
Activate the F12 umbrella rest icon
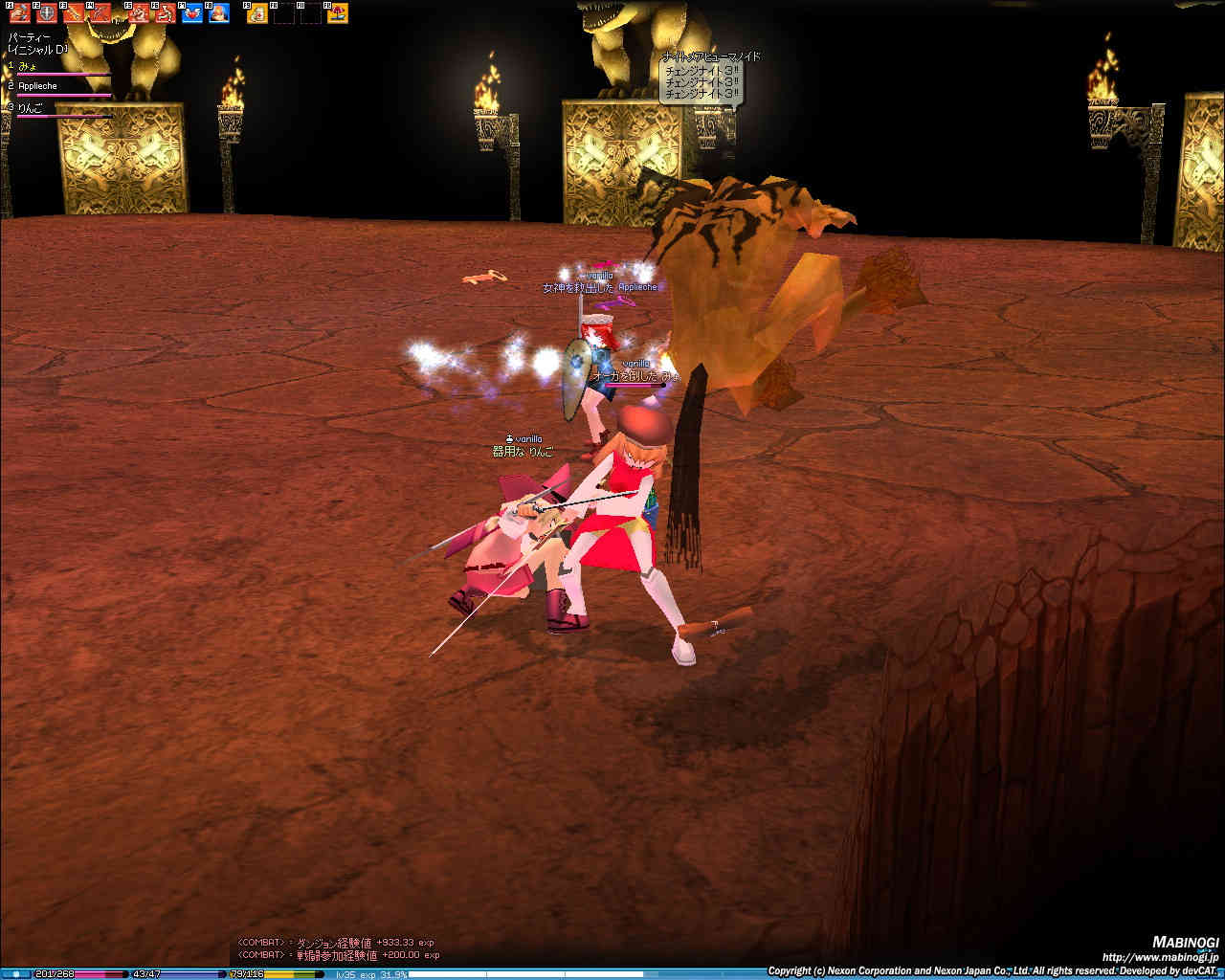click(338, 13)
